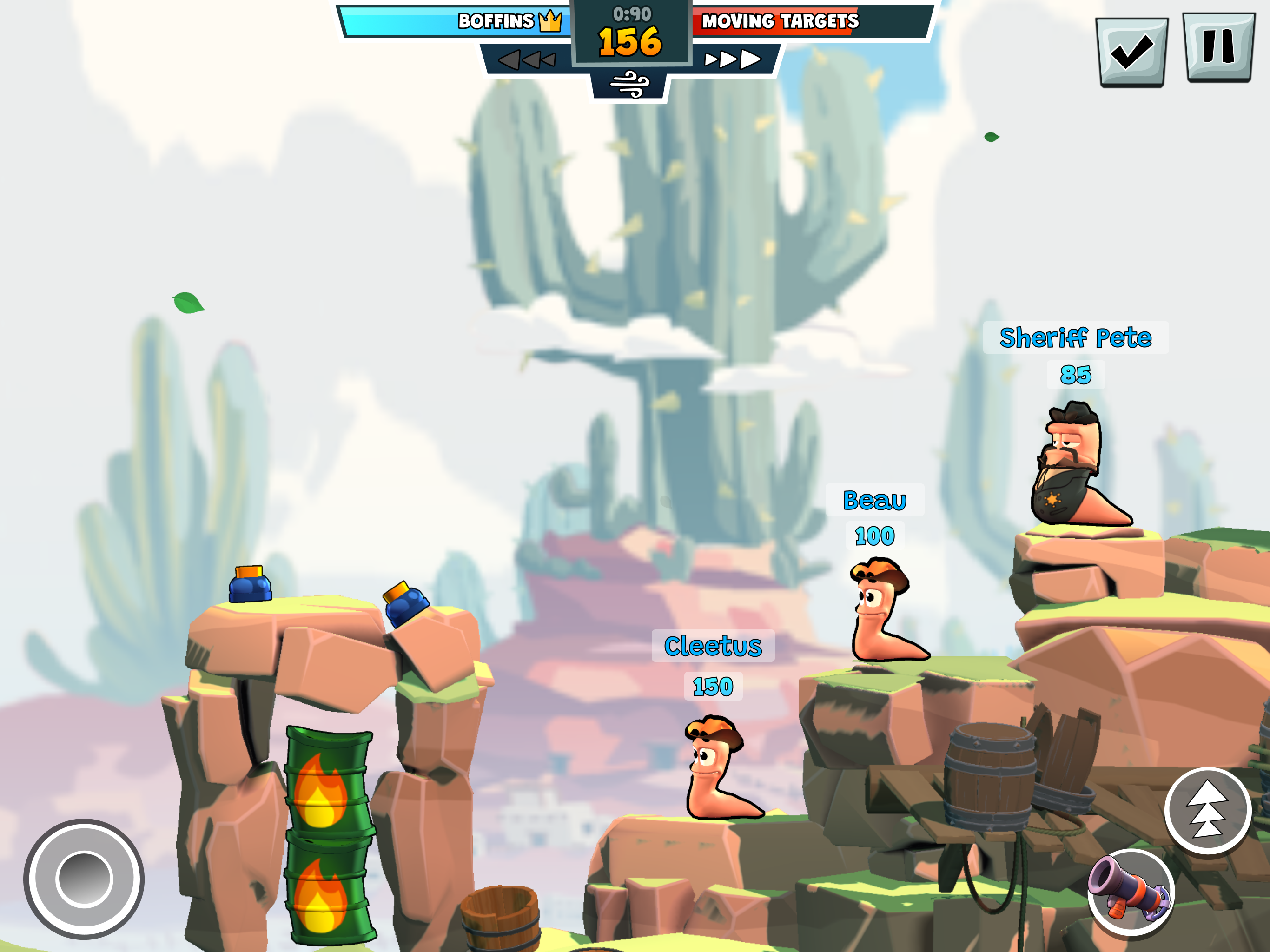Tap the right-facing arrows under MOVING TARGETS
The height and width of the screenshot is (952, 1270).
click(x=734, y=58)
